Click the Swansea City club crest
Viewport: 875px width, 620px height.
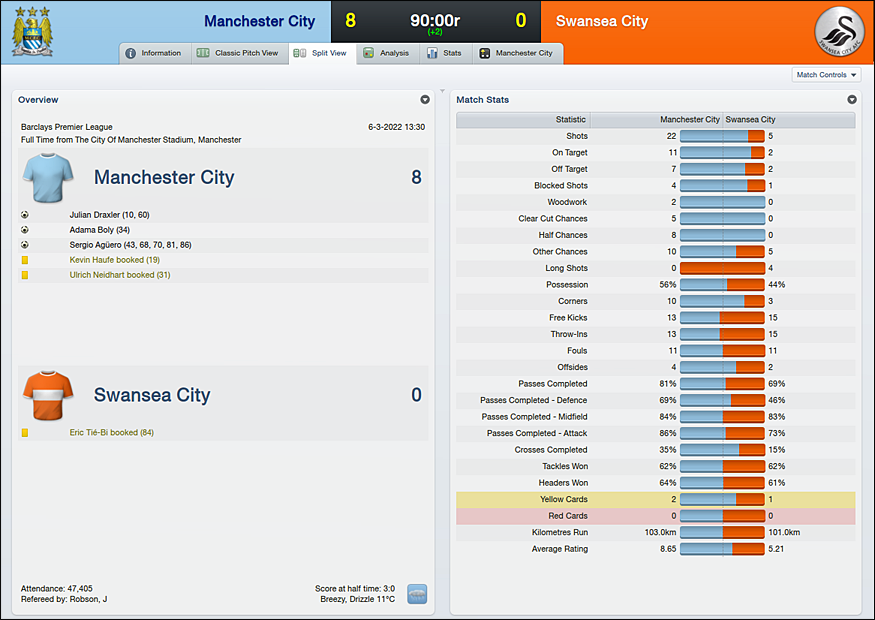[x=839, y=31]
